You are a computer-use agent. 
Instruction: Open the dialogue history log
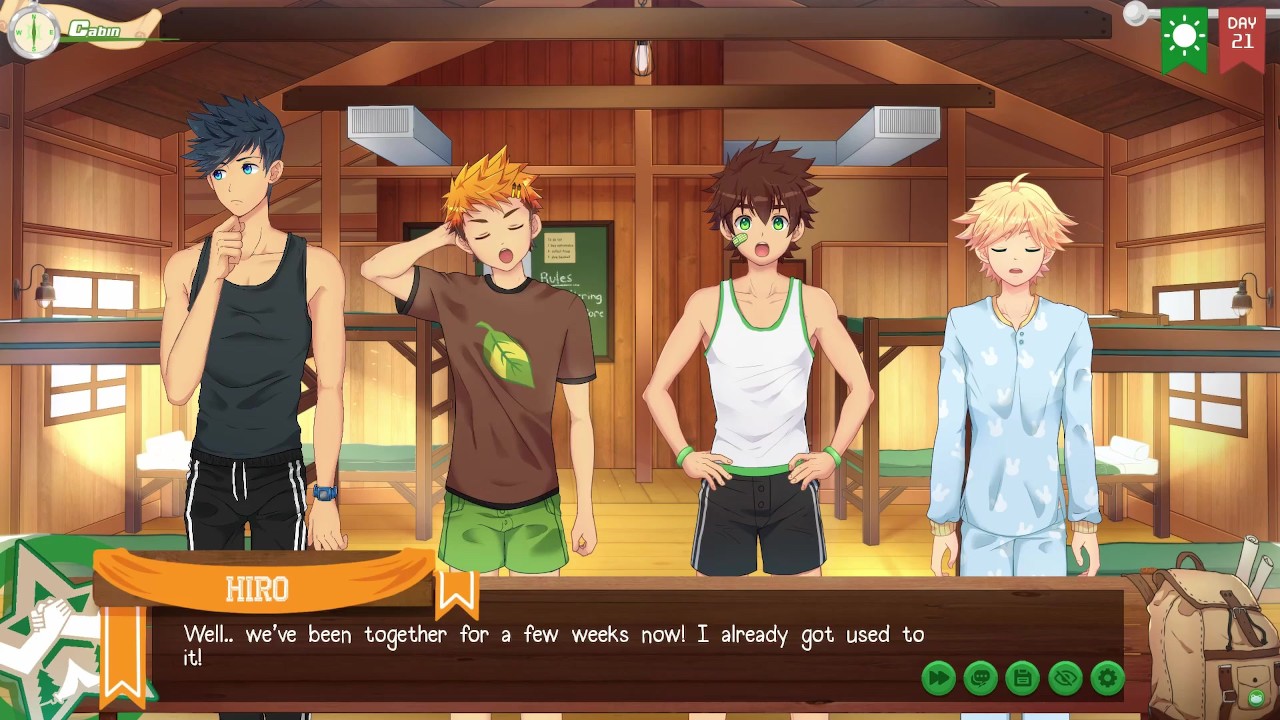click(980, 678)
